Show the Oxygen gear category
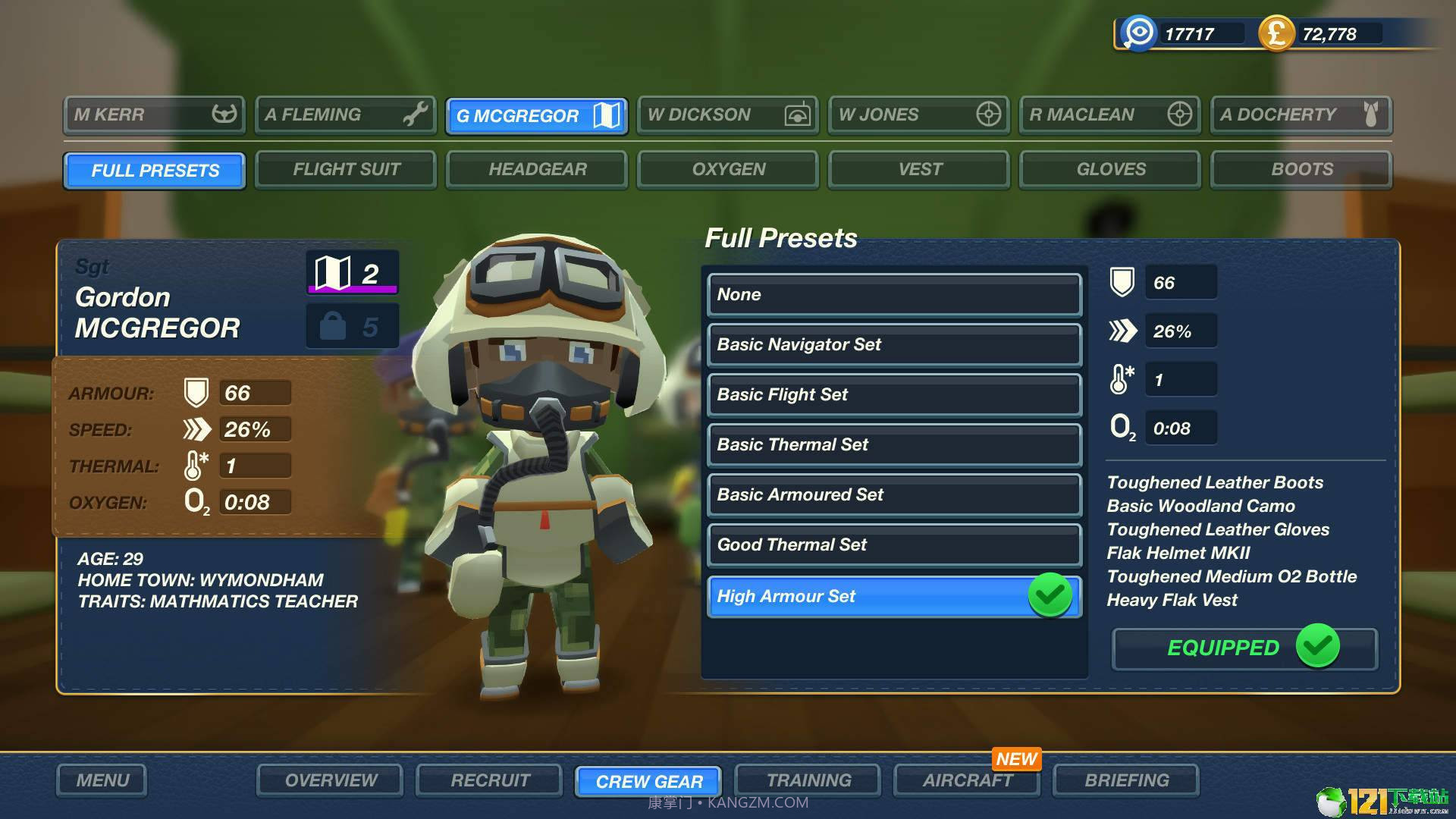1456x819 pixels. tap(728, 170)
